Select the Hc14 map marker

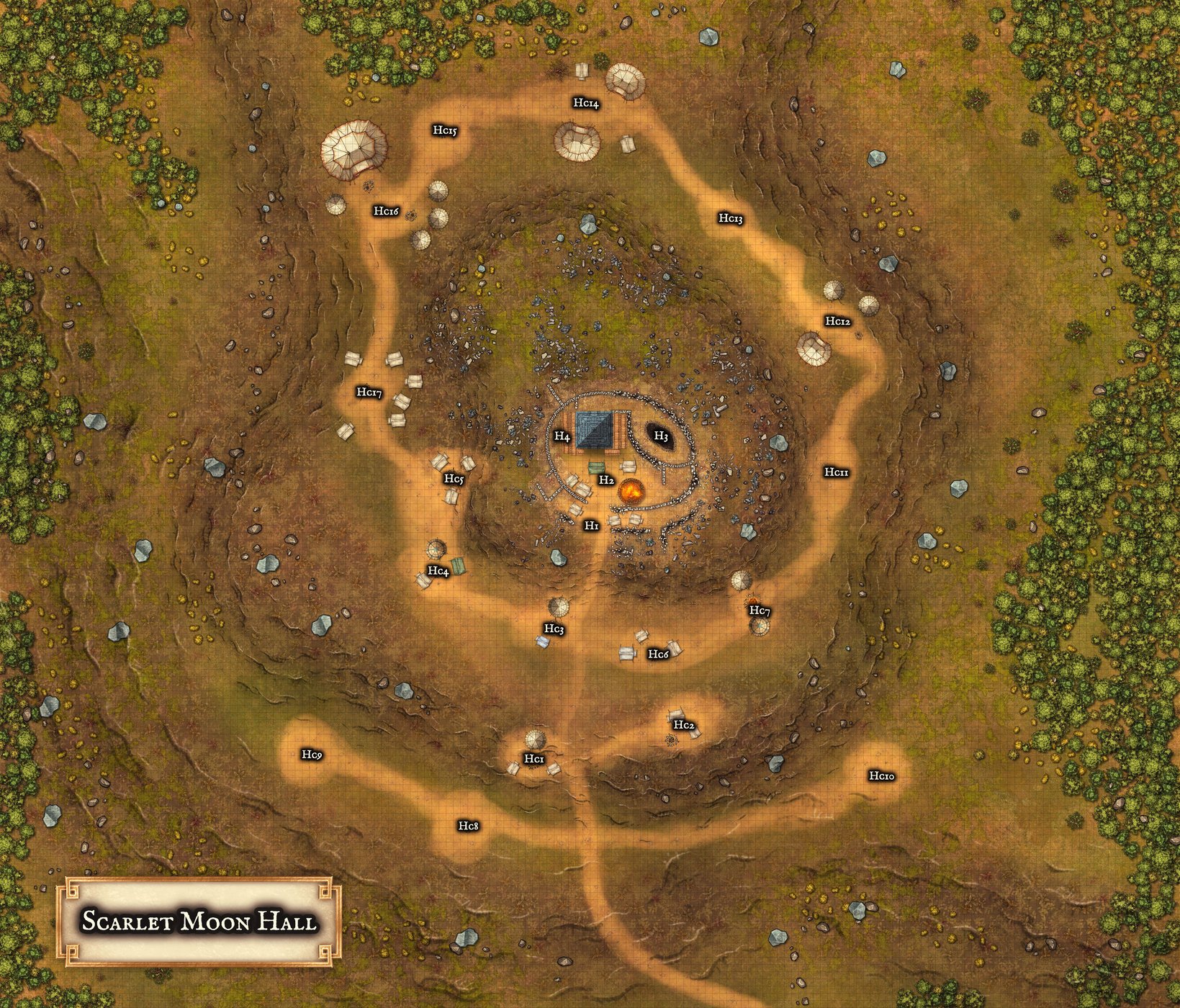pyautogui.click(x=586, y=104)
